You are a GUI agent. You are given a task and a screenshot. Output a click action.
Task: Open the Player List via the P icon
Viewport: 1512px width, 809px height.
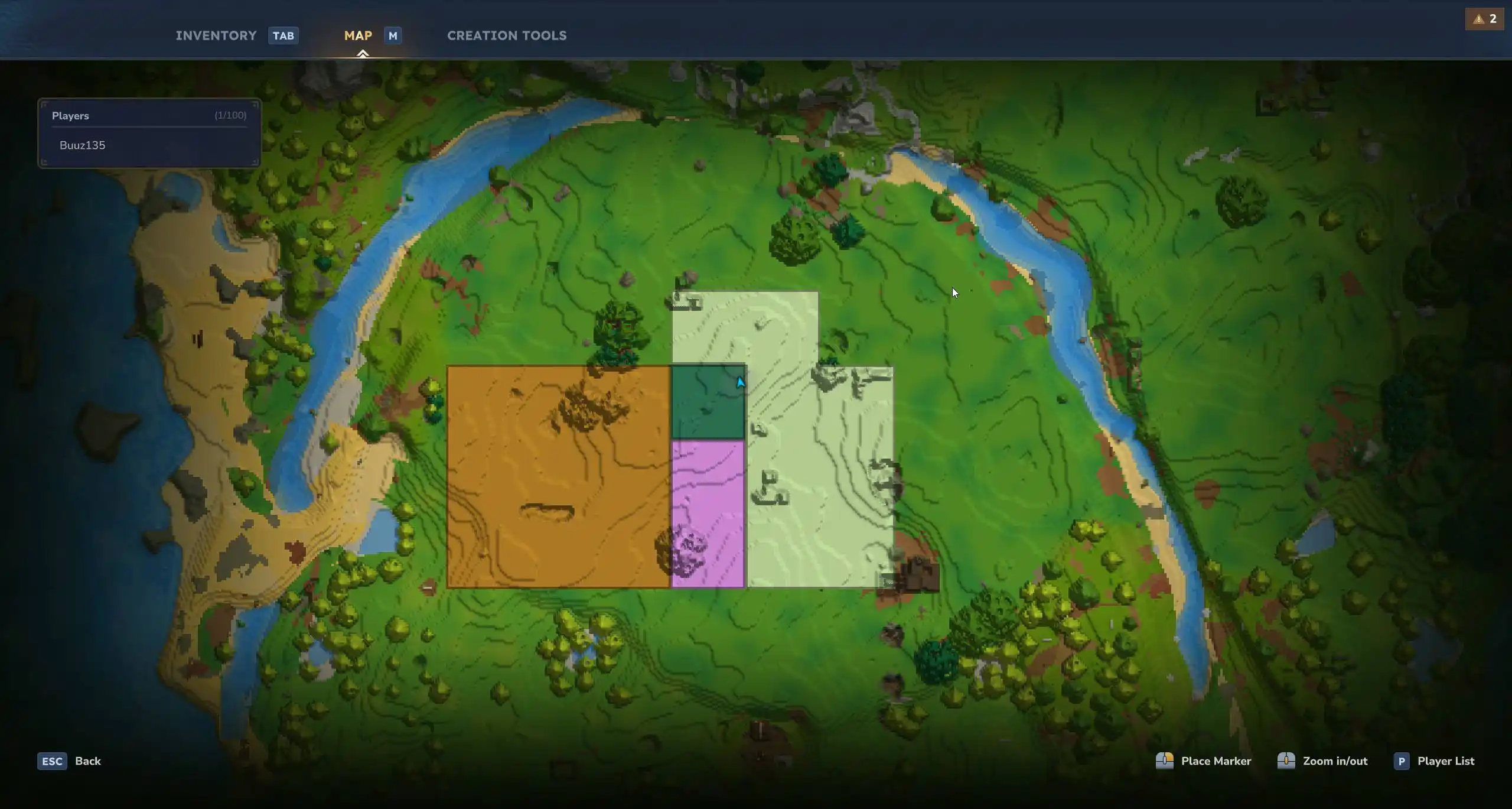click(x=1402, y=761)
